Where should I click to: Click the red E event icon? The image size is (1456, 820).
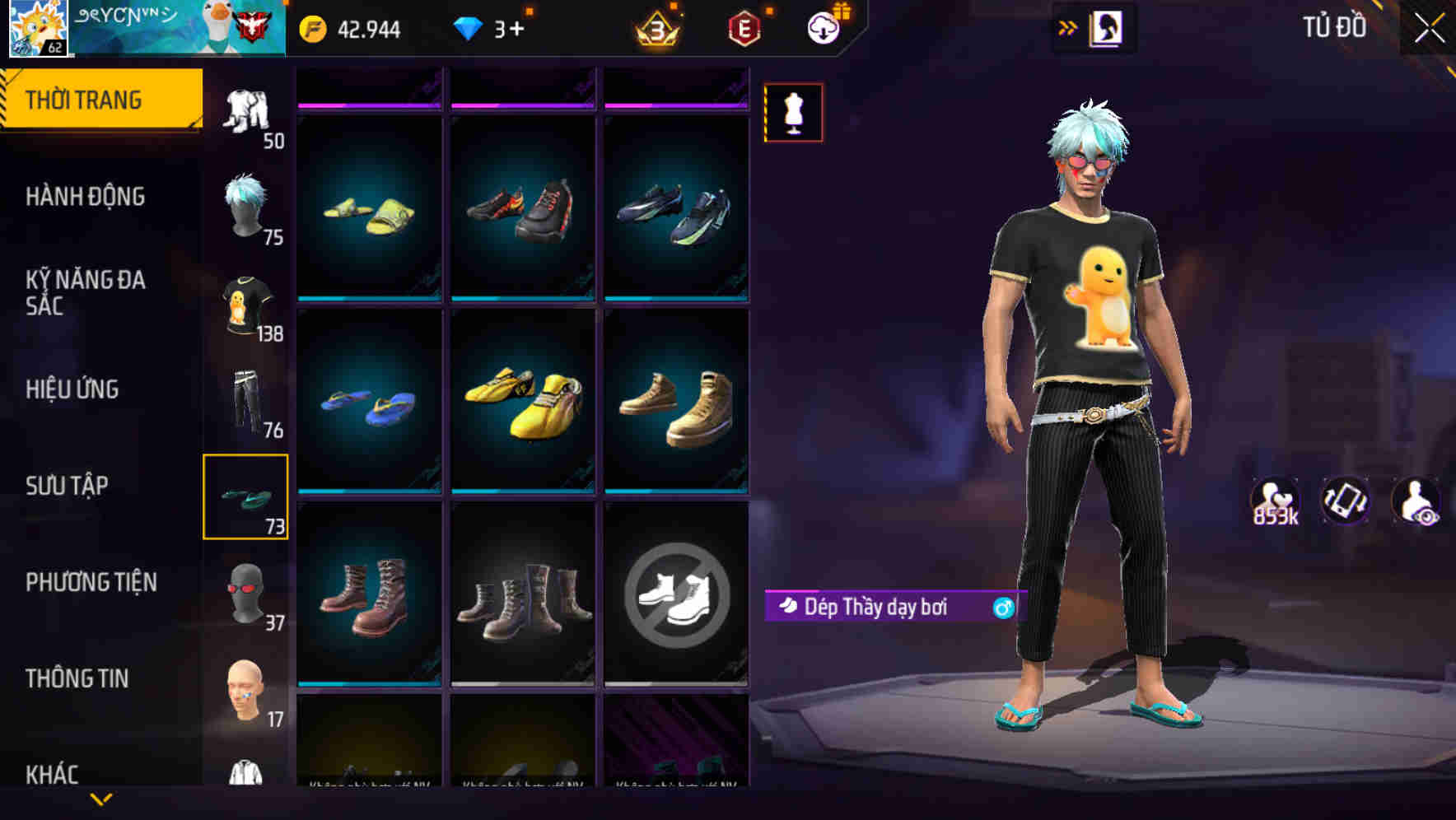742,30
